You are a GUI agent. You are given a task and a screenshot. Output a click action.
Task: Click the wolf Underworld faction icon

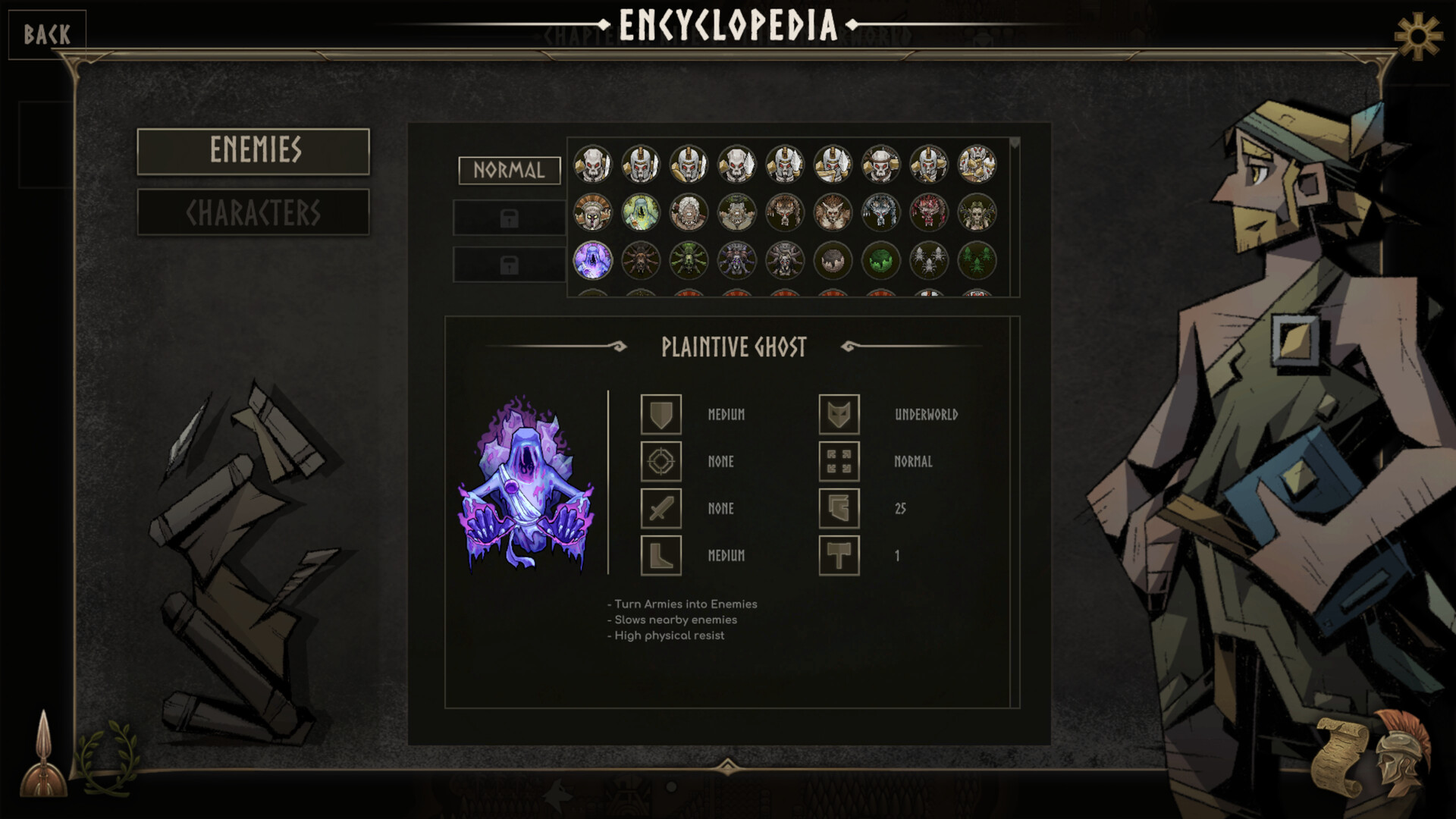pyautogui.click(x=840, y=415)
